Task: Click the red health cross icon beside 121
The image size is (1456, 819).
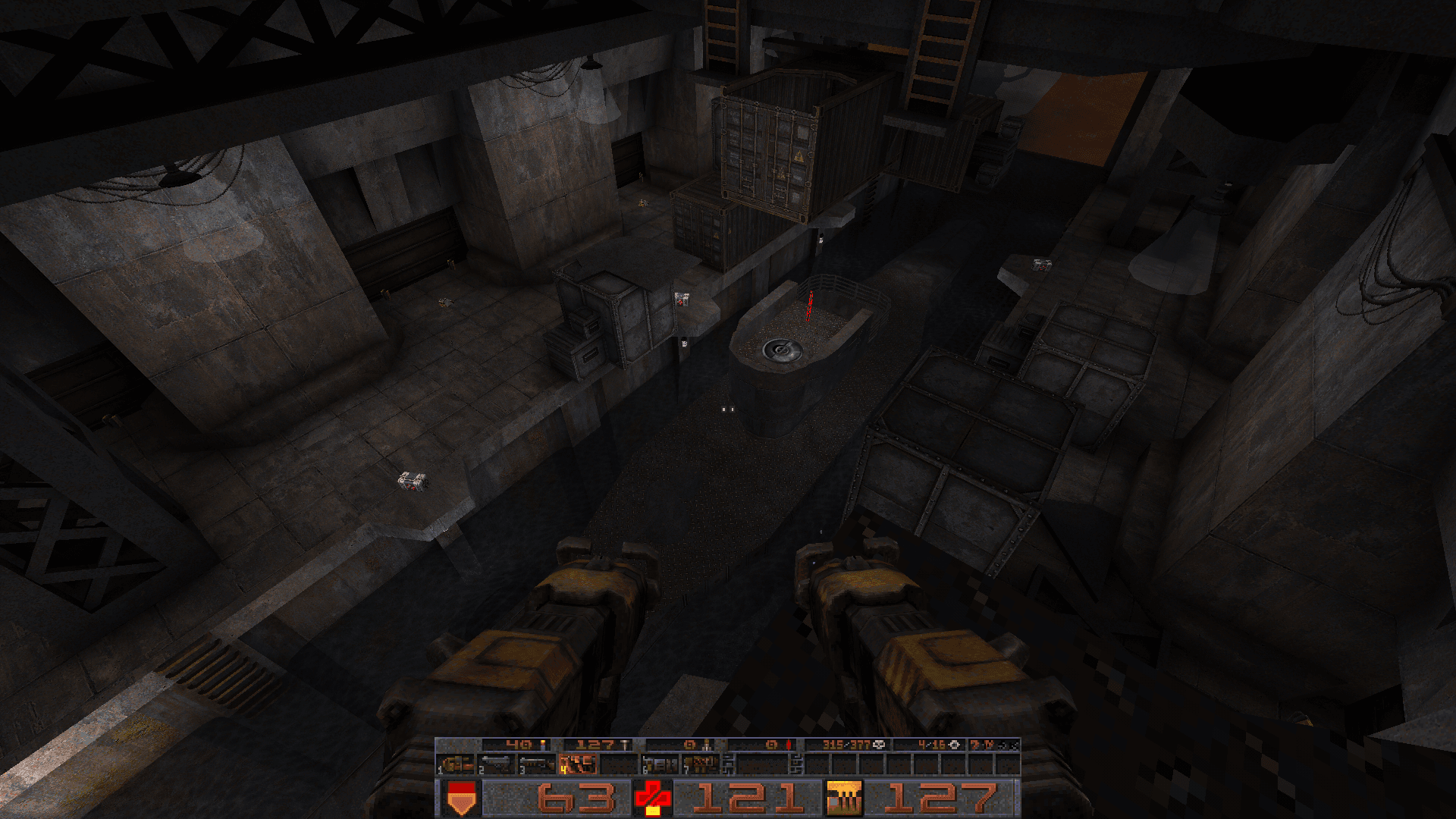Action: click(x=652, y=797)
